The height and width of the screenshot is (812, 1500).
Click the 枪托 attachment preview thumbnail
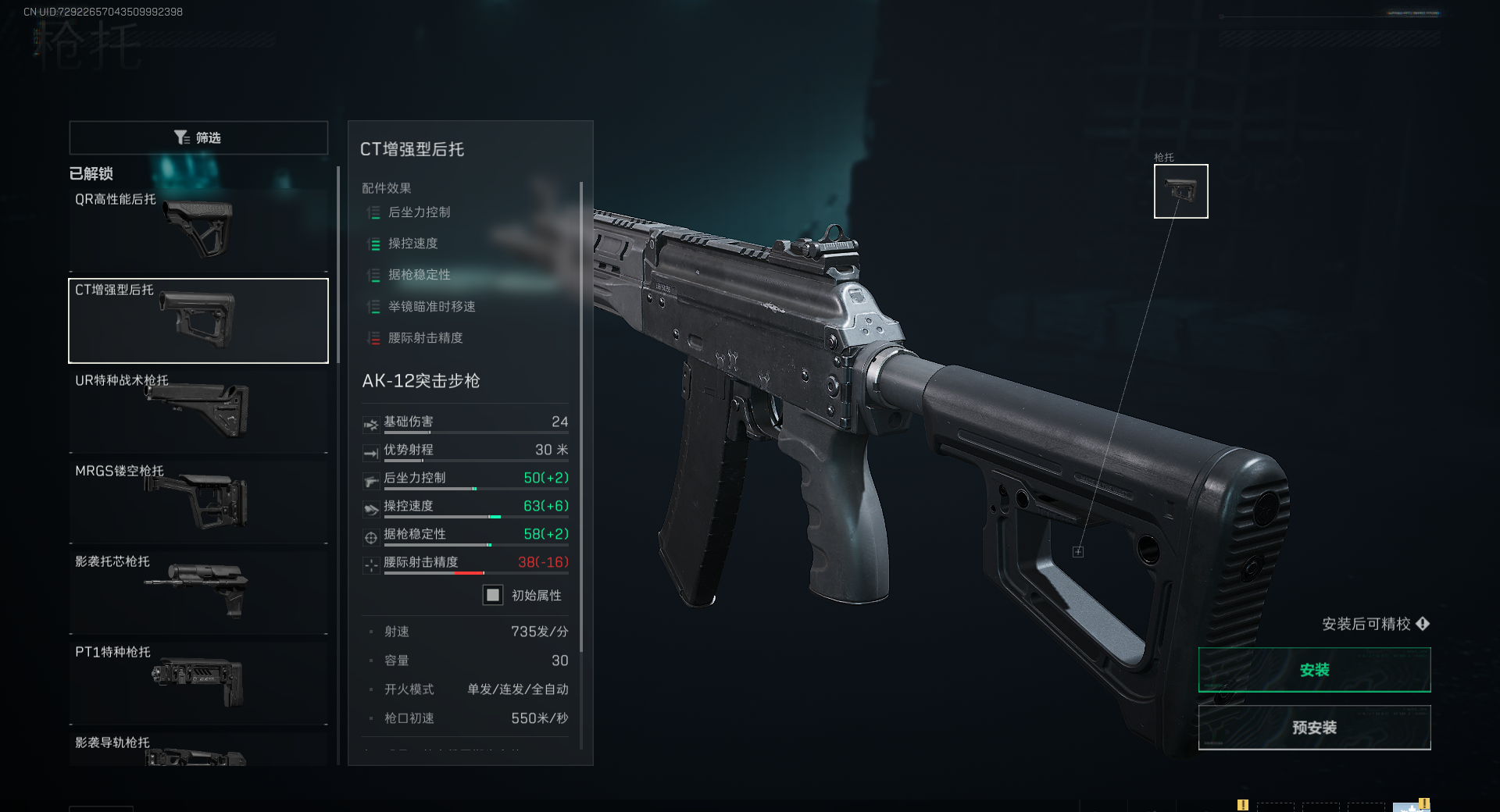pyautogui.click(x=1180, y=191)
